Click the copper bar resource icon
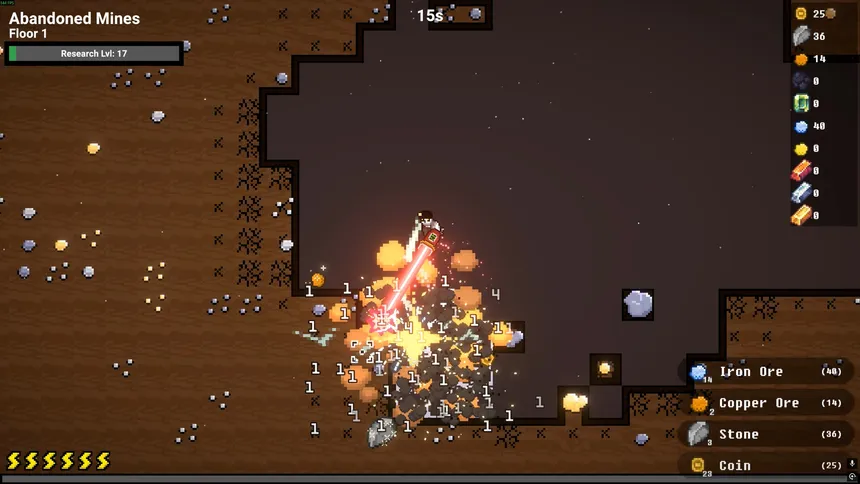The width and height of the screenshot is (860, 484). point(801,170)
